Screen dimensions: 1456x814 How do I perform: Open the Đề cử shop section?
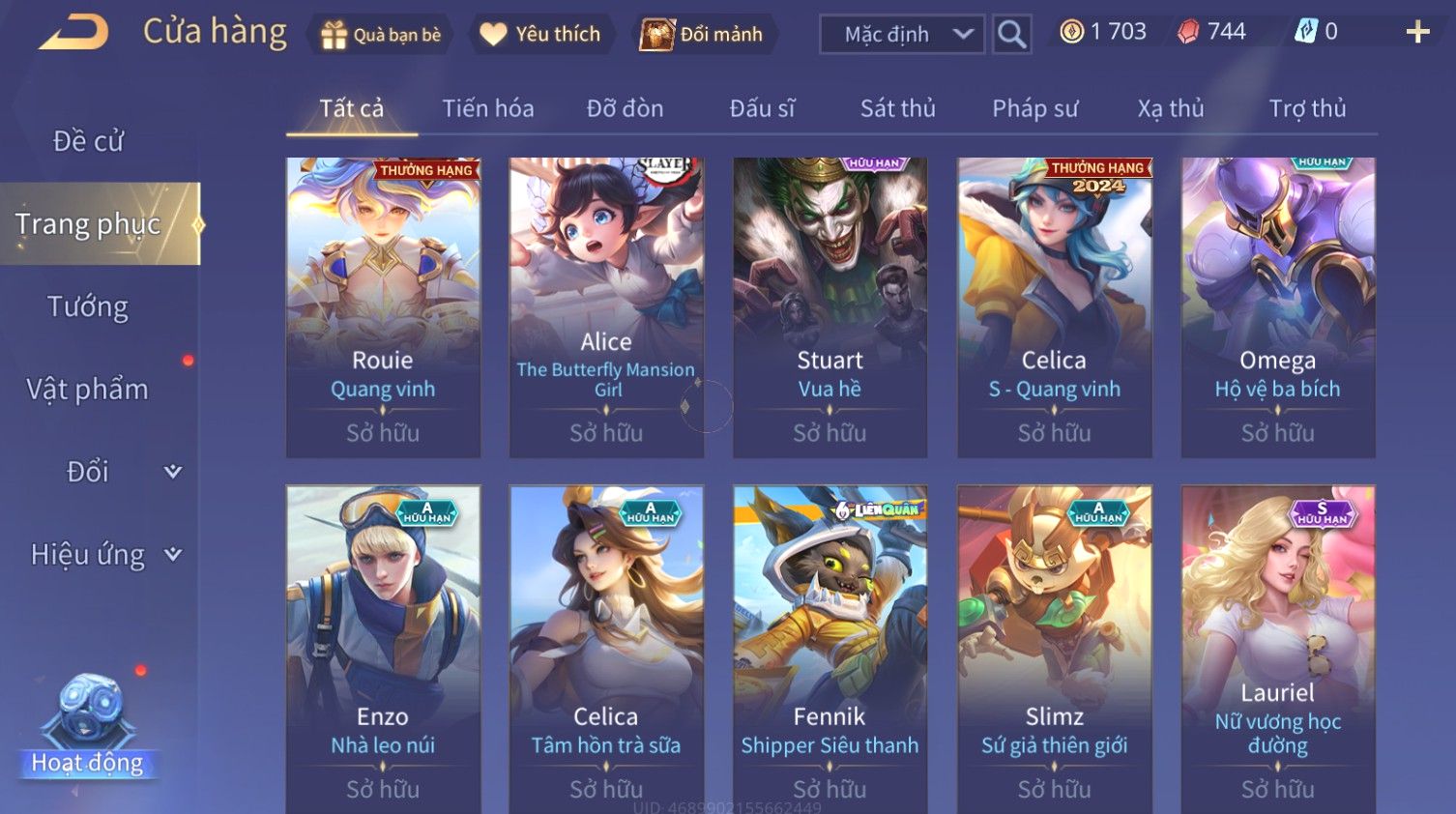(x=88, y=141)
